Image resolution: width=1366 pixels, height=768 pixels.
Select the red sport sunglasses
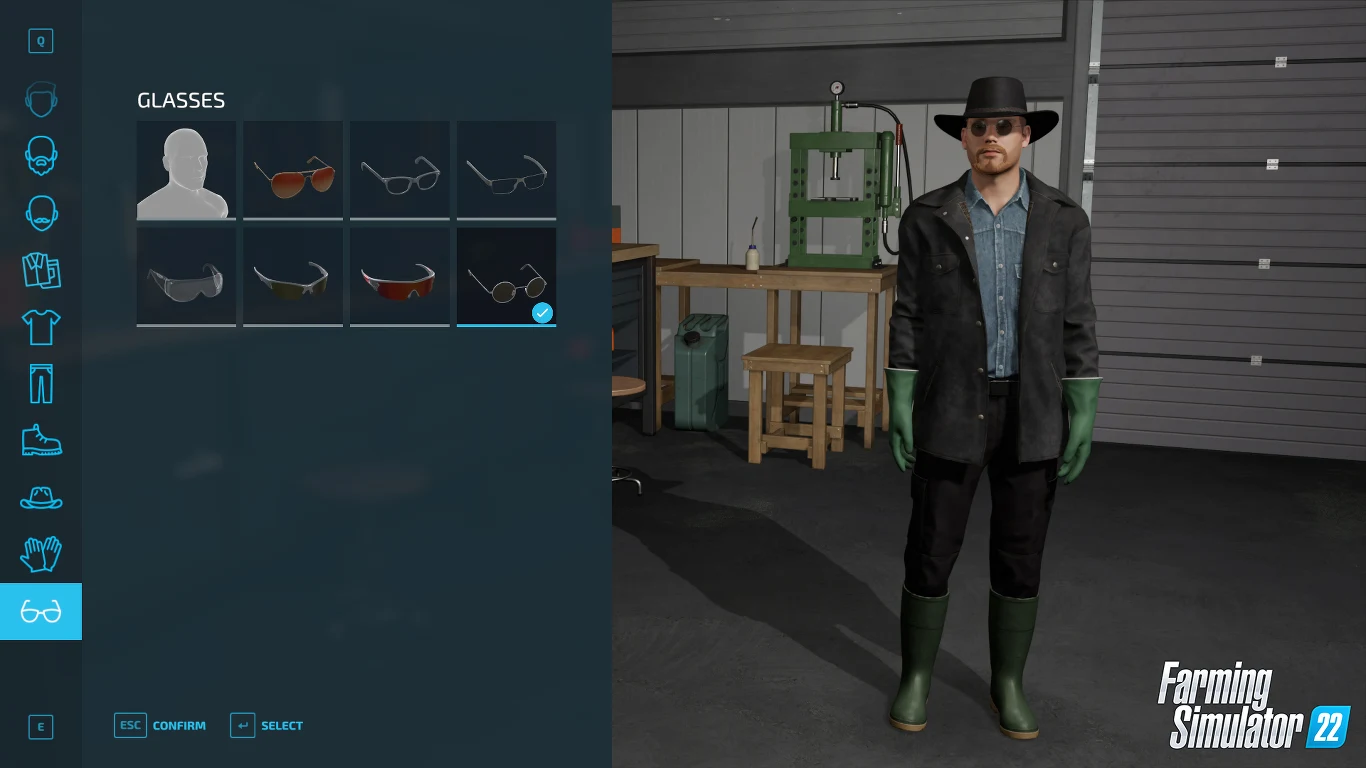tap(399, 276)
